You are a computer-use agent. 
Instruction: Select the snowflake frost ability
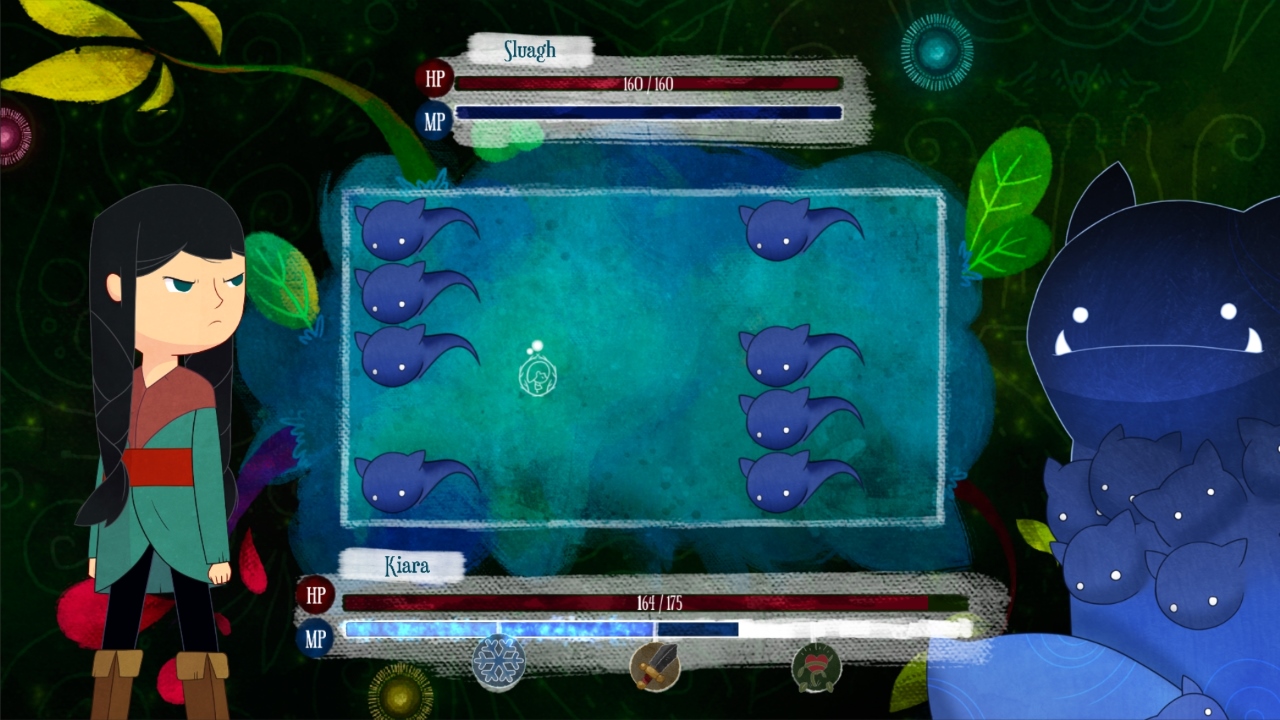tap(497, 662)
